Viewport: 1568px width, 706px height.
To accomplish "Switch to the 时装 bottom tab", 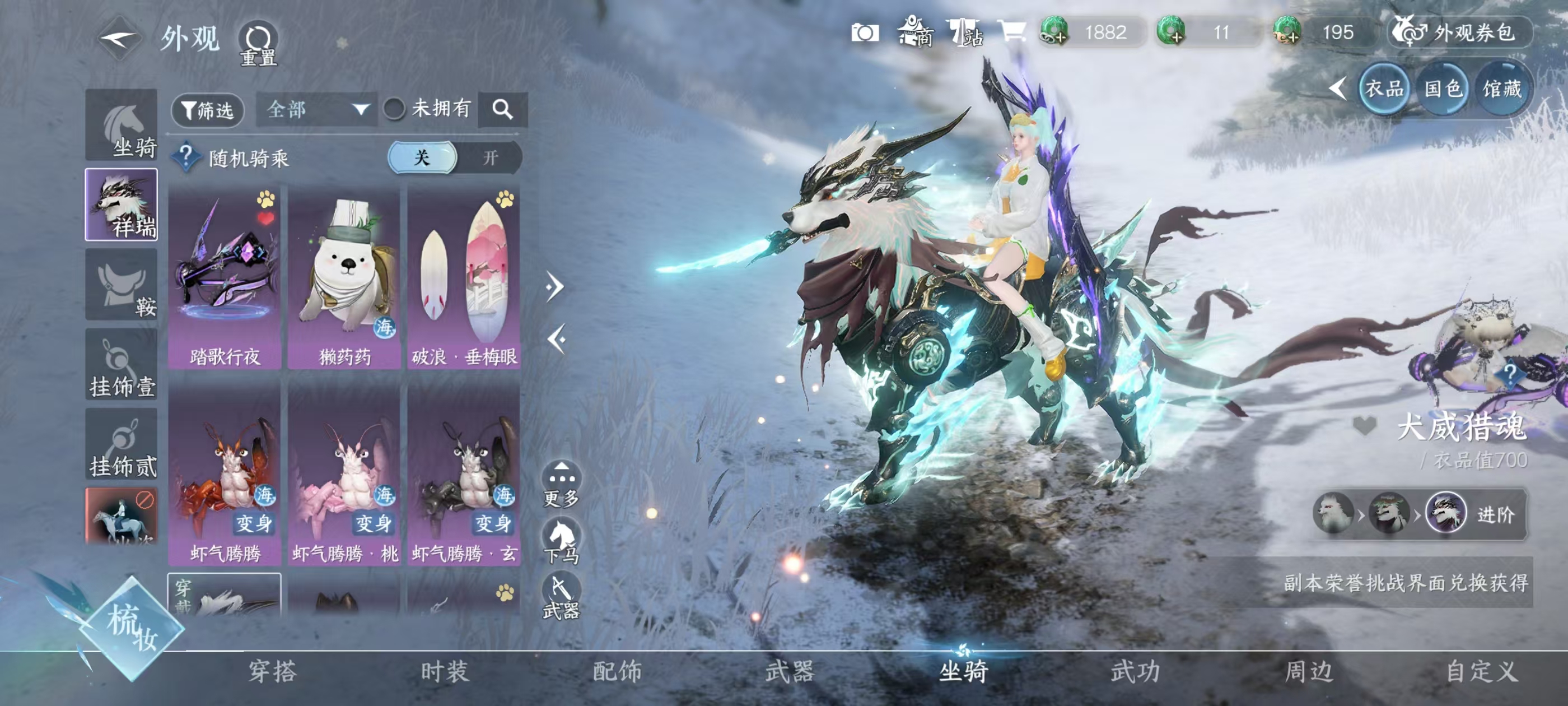I will coord(445,671).
